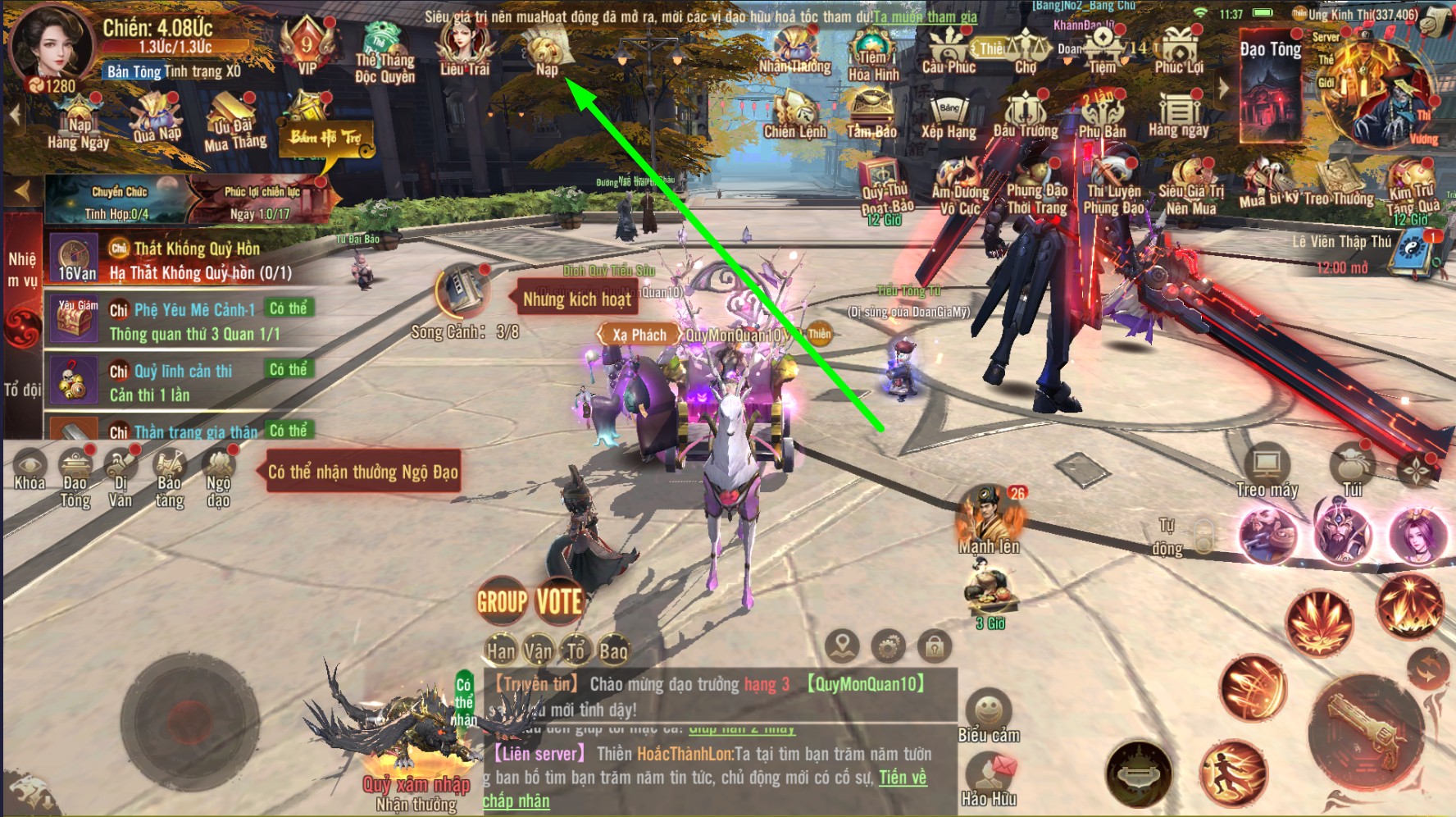The height and width of the screenshot is (817, 1456).
Task: Open the Đấu Trường arena
Action: 1025,115
